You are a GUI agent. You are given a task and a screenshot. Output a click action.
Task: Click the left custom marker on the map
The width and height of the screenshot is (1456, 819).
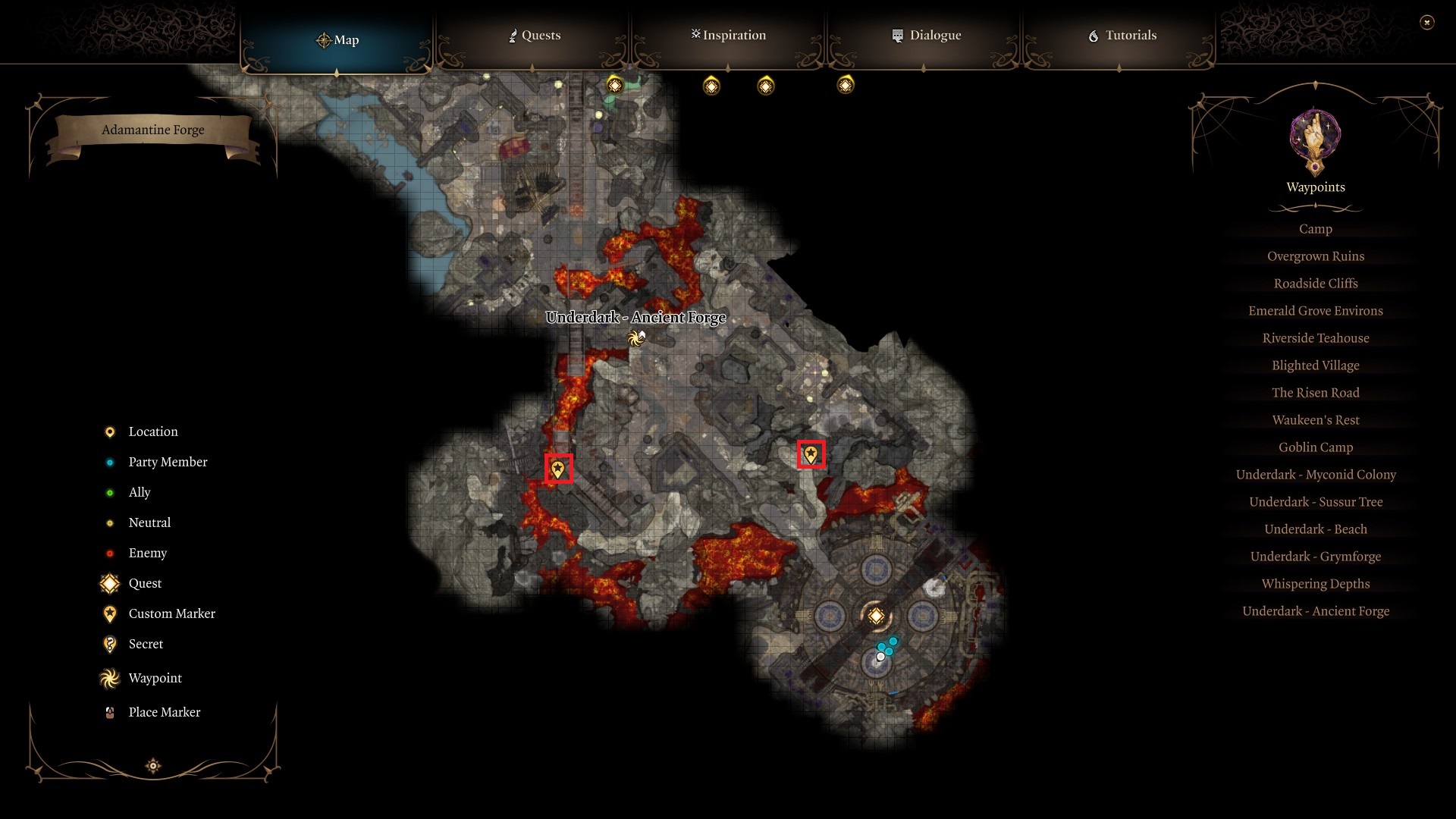coord(558,469)
